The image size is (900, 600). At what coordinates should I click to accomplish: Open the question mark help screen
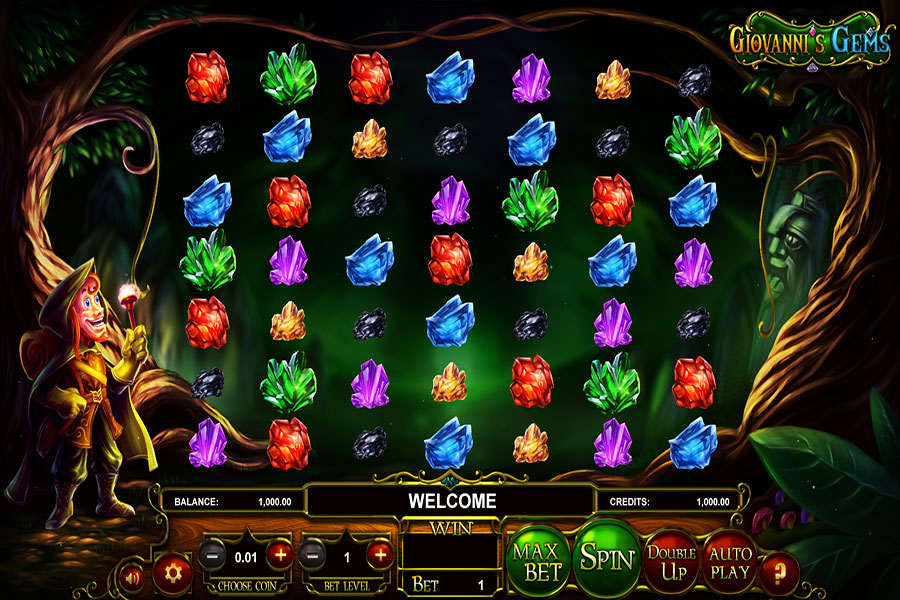click(x=780, y=573)
